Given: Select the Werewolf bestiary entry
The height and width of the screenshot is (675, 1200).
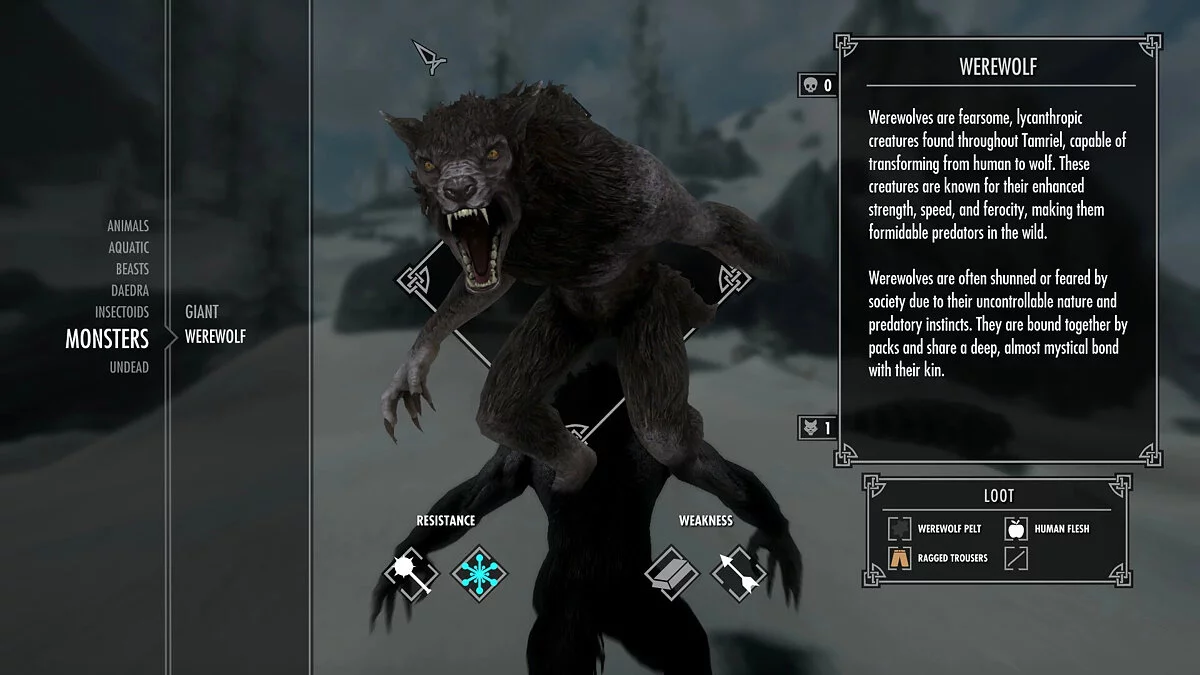Looking at the screenshot, I should [215, 337].
